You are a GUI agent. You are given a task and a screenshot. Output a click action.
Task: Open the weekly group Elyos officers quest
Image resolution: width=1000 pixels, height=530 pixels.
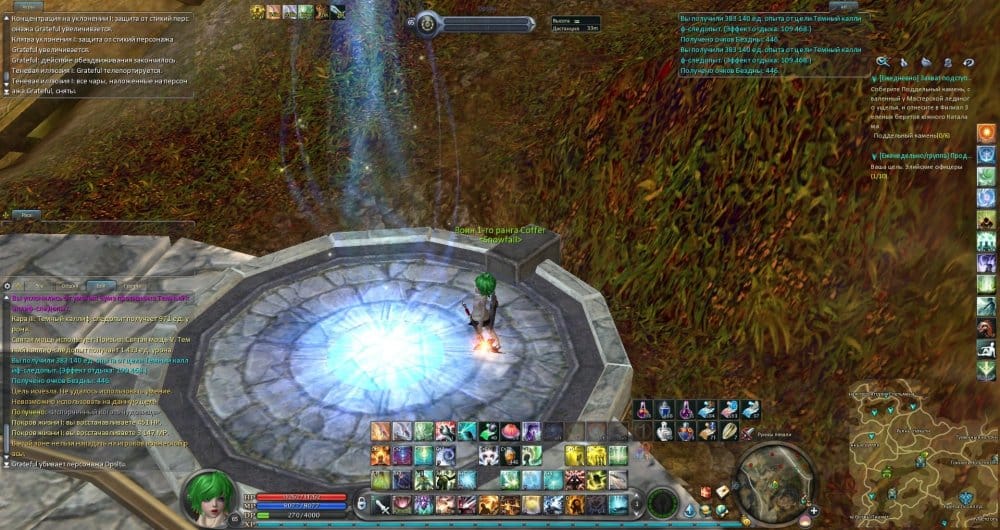pyautogui.click(x=920, y=156)
